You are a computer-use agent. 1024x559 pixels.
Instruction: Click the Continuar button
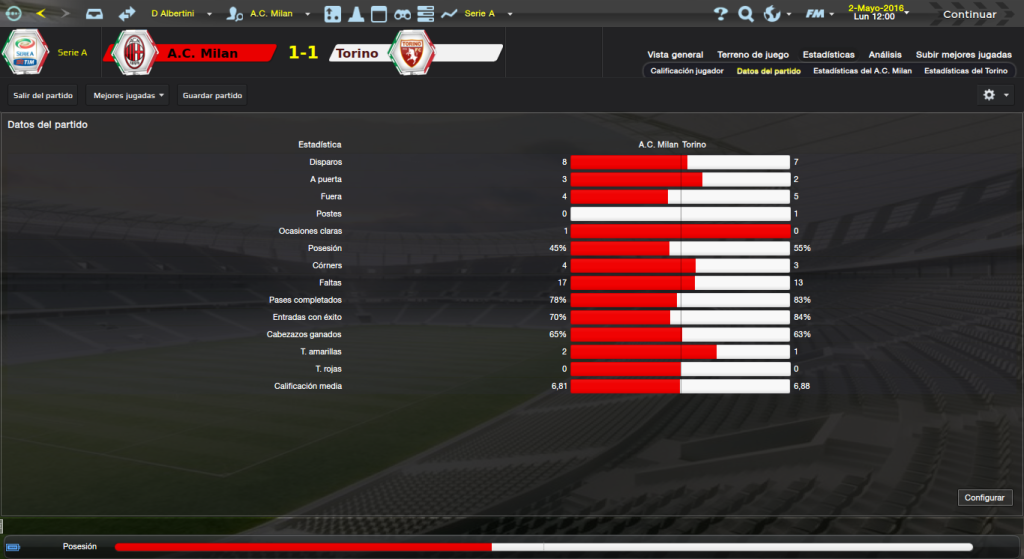tap(969, 14)
